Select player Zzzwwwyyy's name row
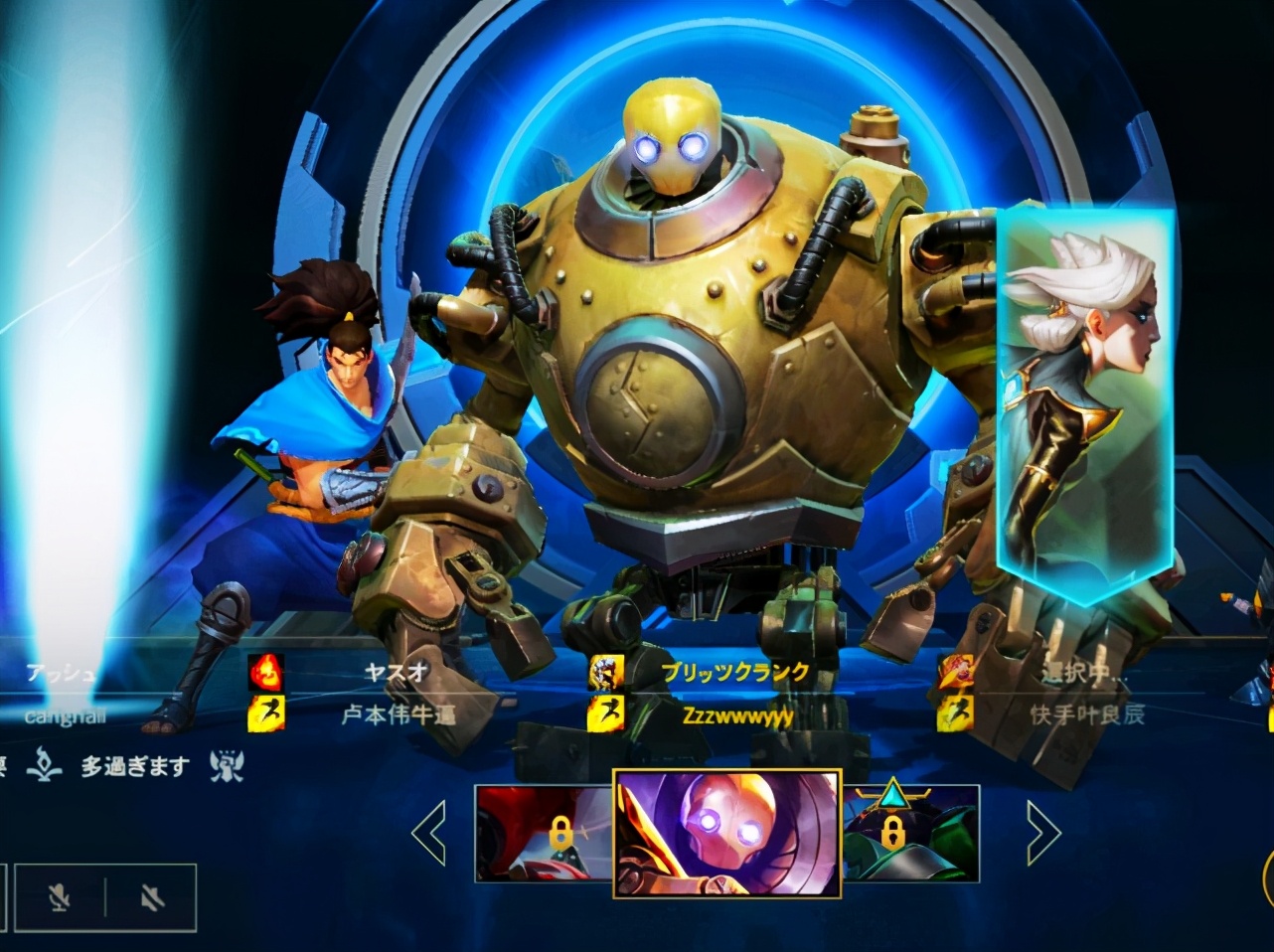 pyautogui.click(x=737, y=714)
